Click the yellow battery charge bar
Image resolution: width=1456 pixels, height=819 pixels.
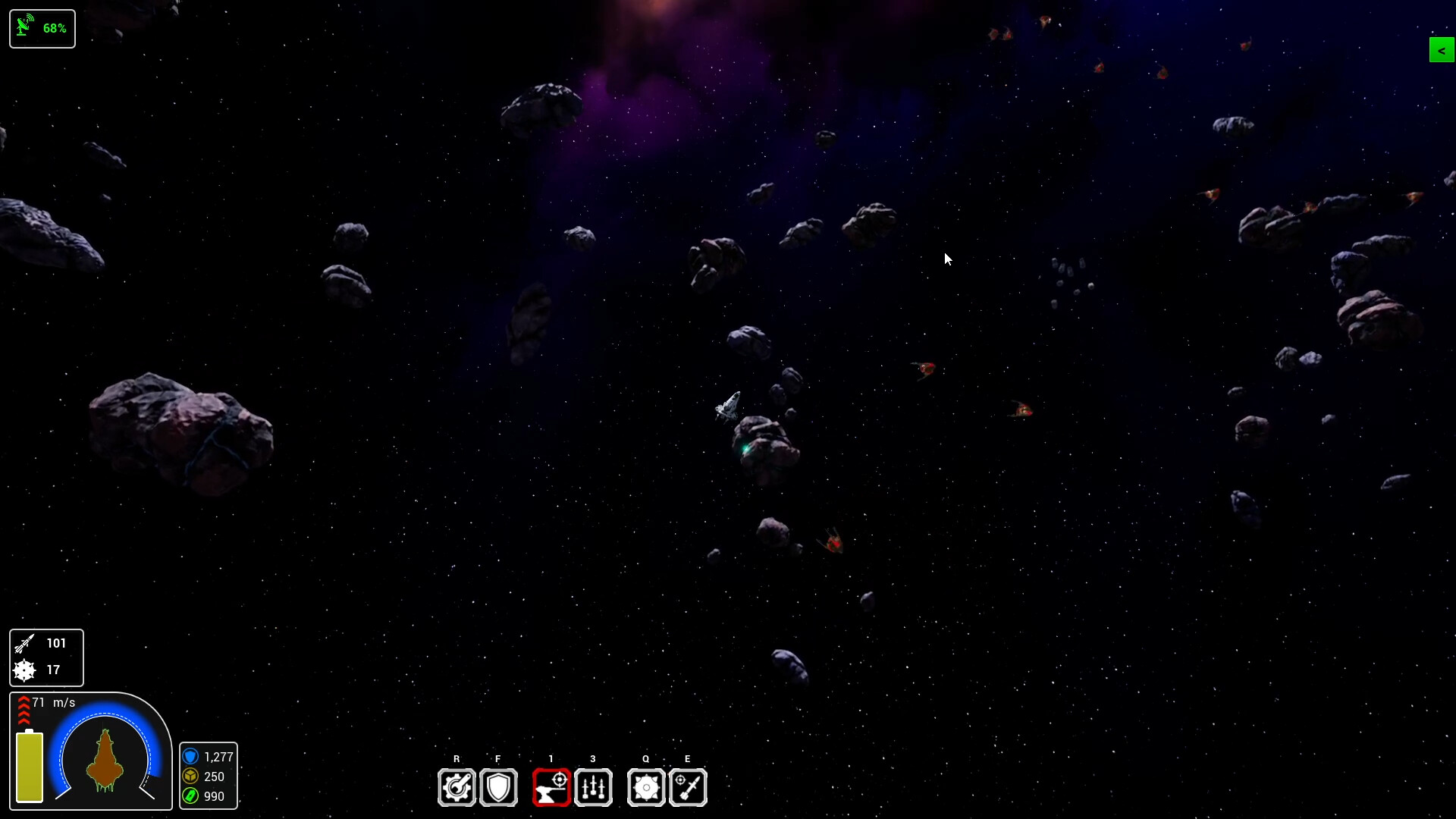(x=28, y=766)
